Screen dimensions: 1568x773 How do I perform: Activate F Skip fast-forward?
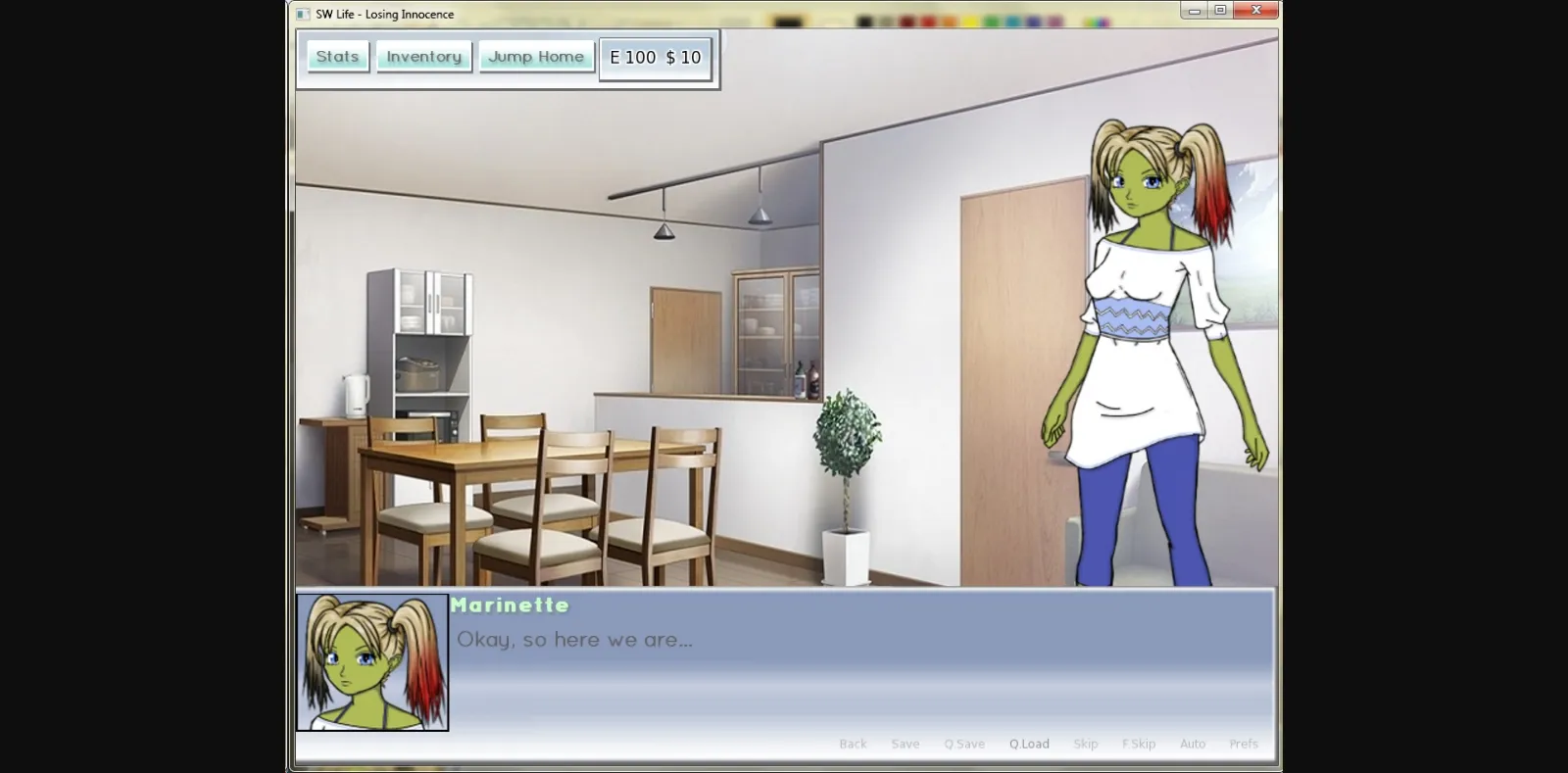[x=1140, y=744]
